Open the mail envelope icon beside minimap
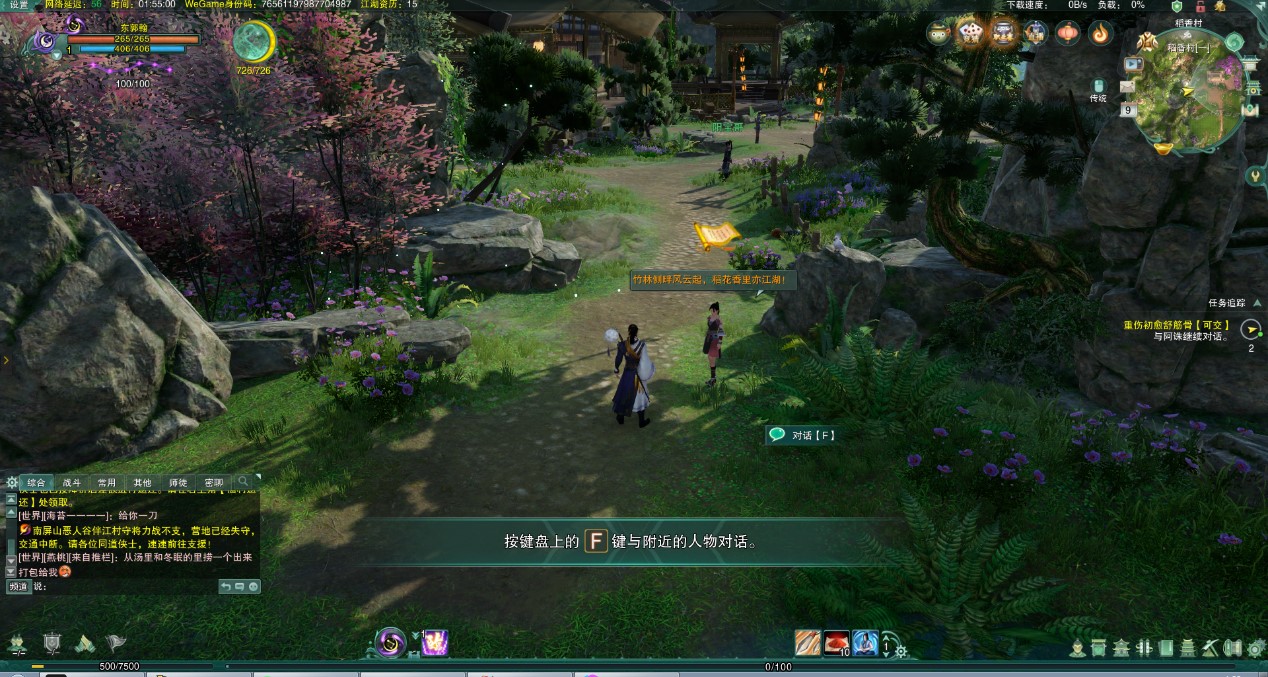 coord(1128,88)
